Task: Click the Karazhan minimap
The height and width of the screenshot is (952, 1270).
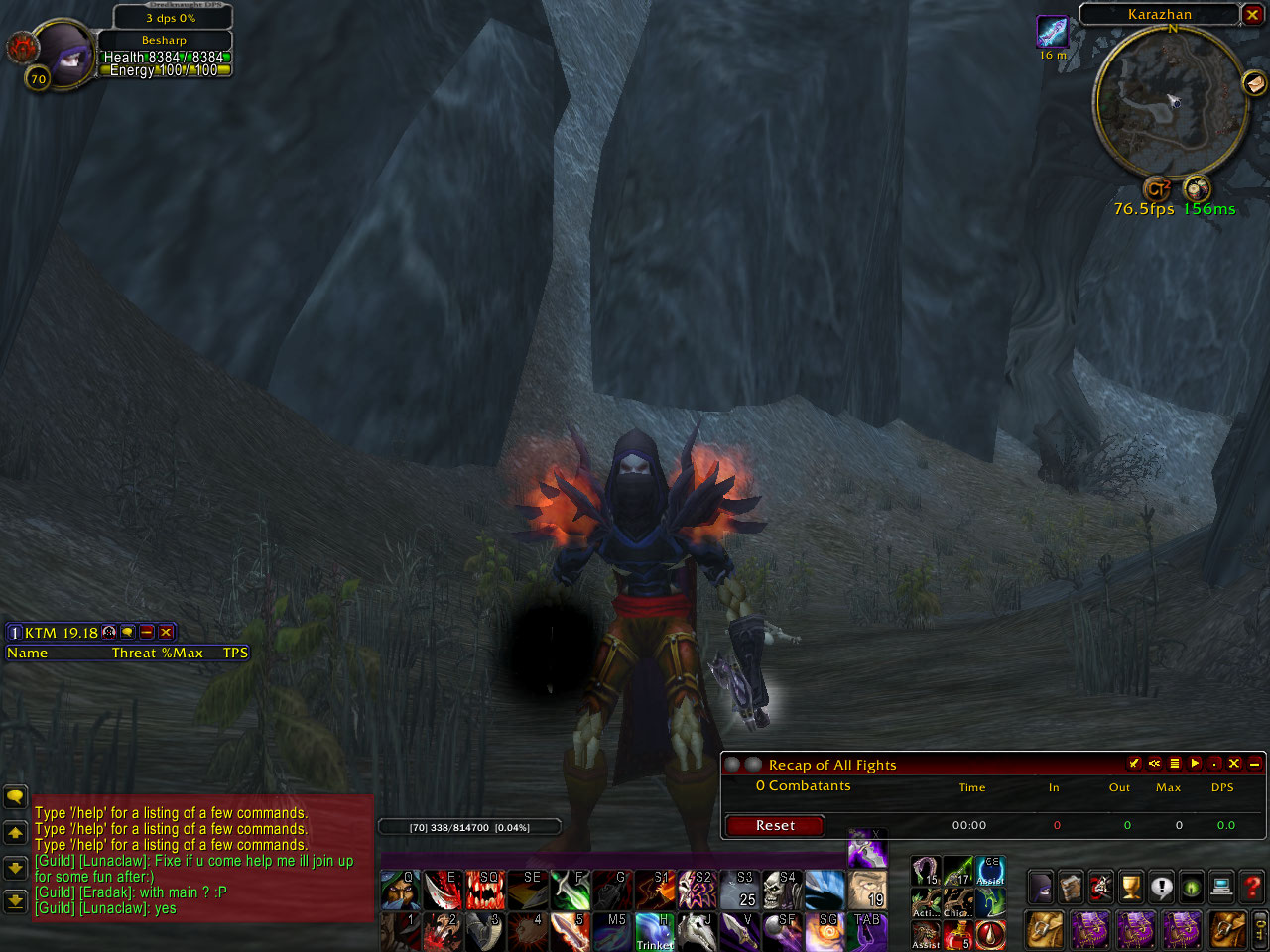Action: click(1171, 104)
